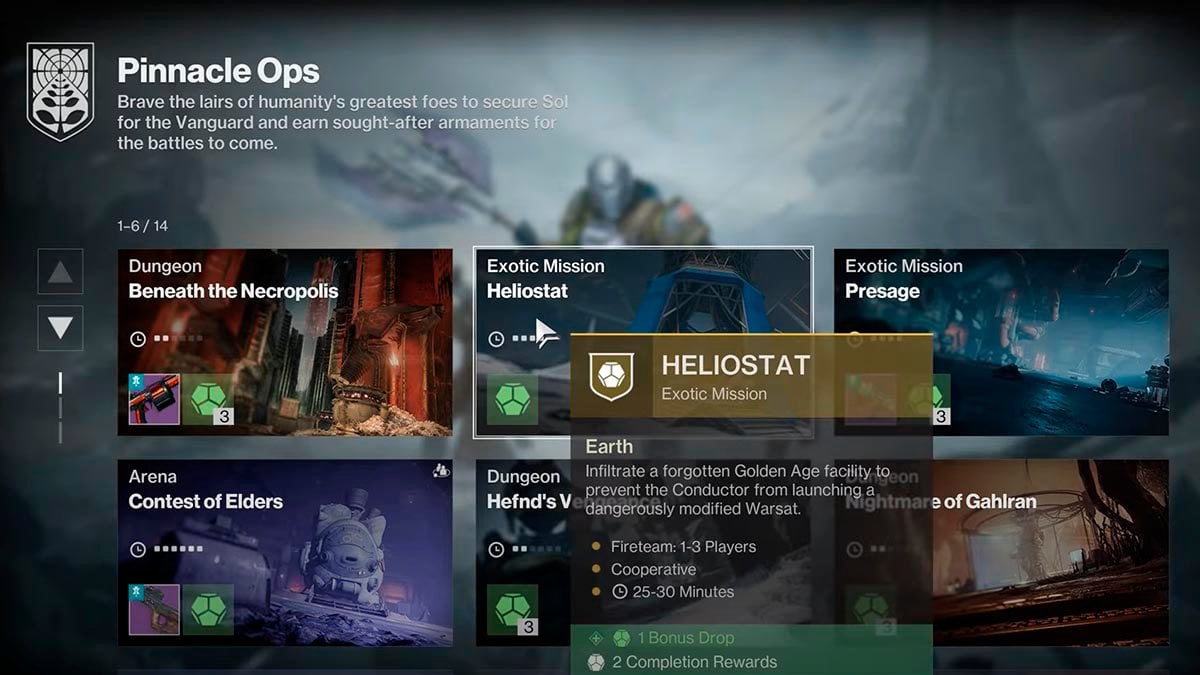Click the scroll down arrow button
Screen dimensions: 1200x675
click(60, 328)
